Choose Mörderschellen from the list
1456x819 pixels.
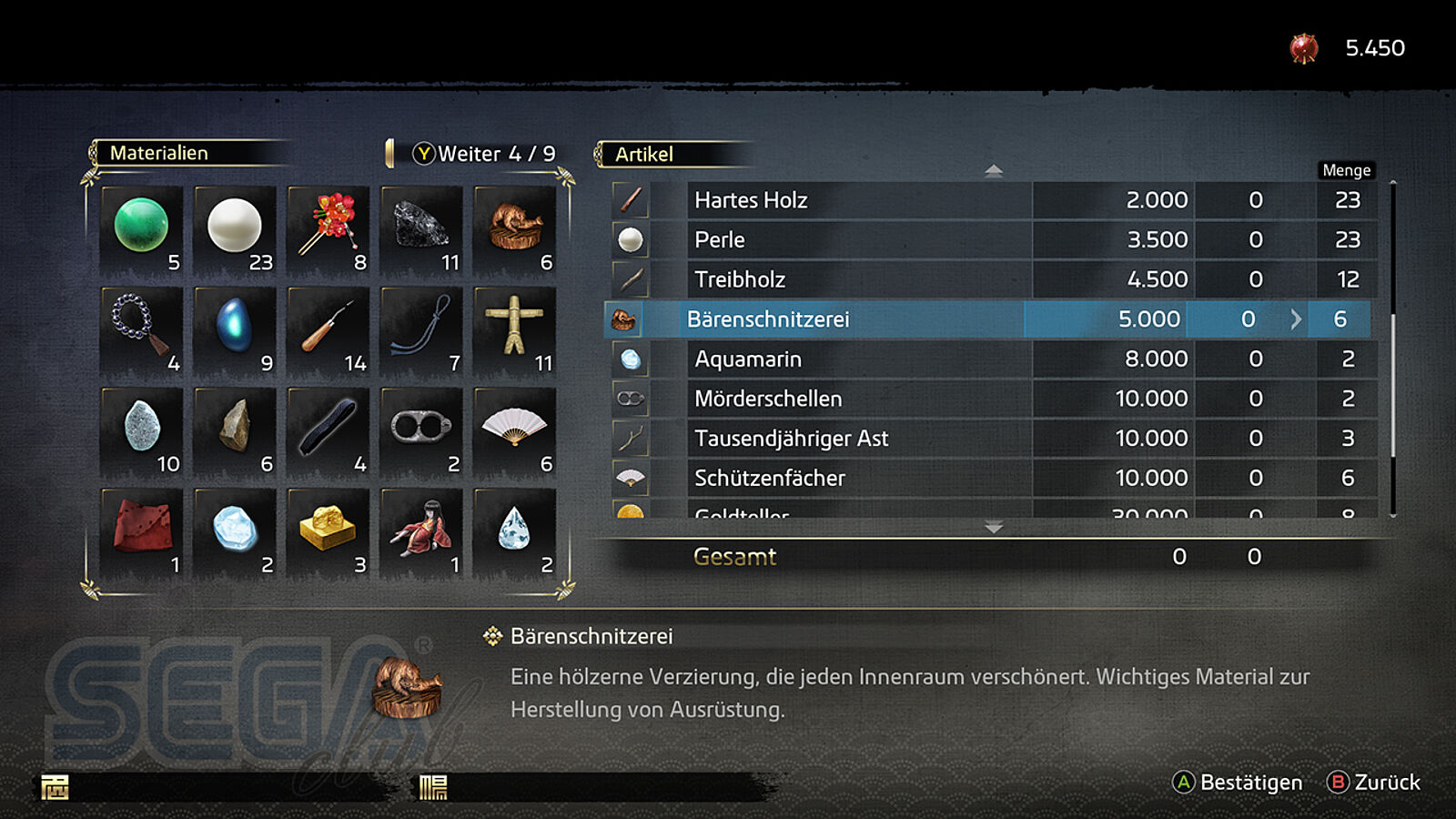tap(992, 399)
